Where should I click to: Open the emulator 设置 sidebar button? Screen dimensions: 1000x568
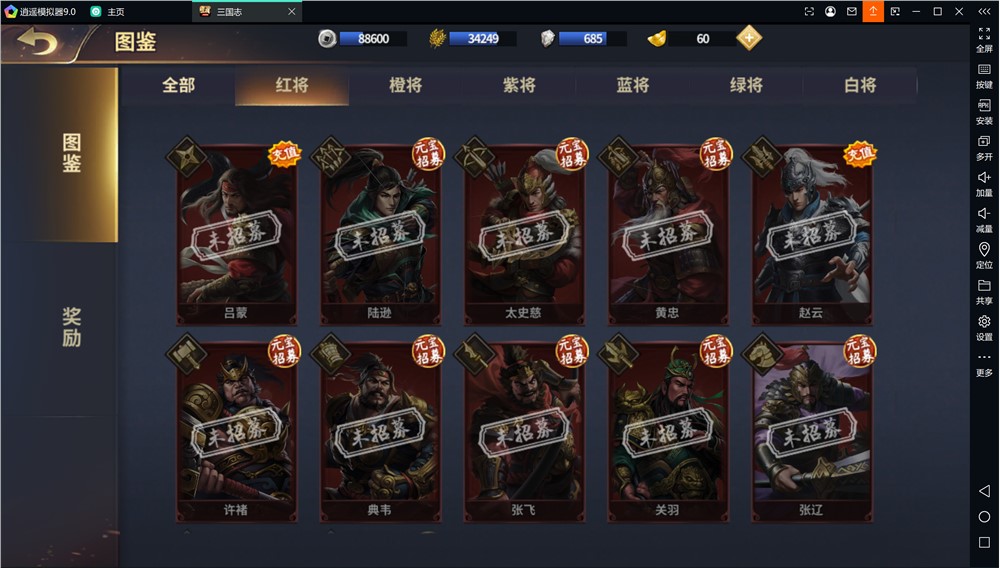(984, 328)
